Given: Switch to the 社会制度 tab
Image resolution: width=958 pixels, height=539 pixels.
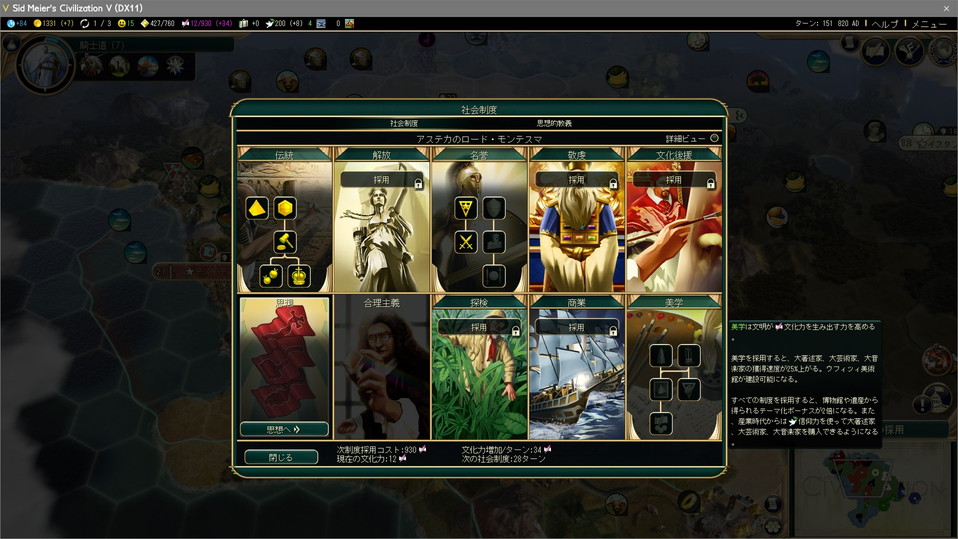Looking at the screenshot, I should click(x=404, y=123).
